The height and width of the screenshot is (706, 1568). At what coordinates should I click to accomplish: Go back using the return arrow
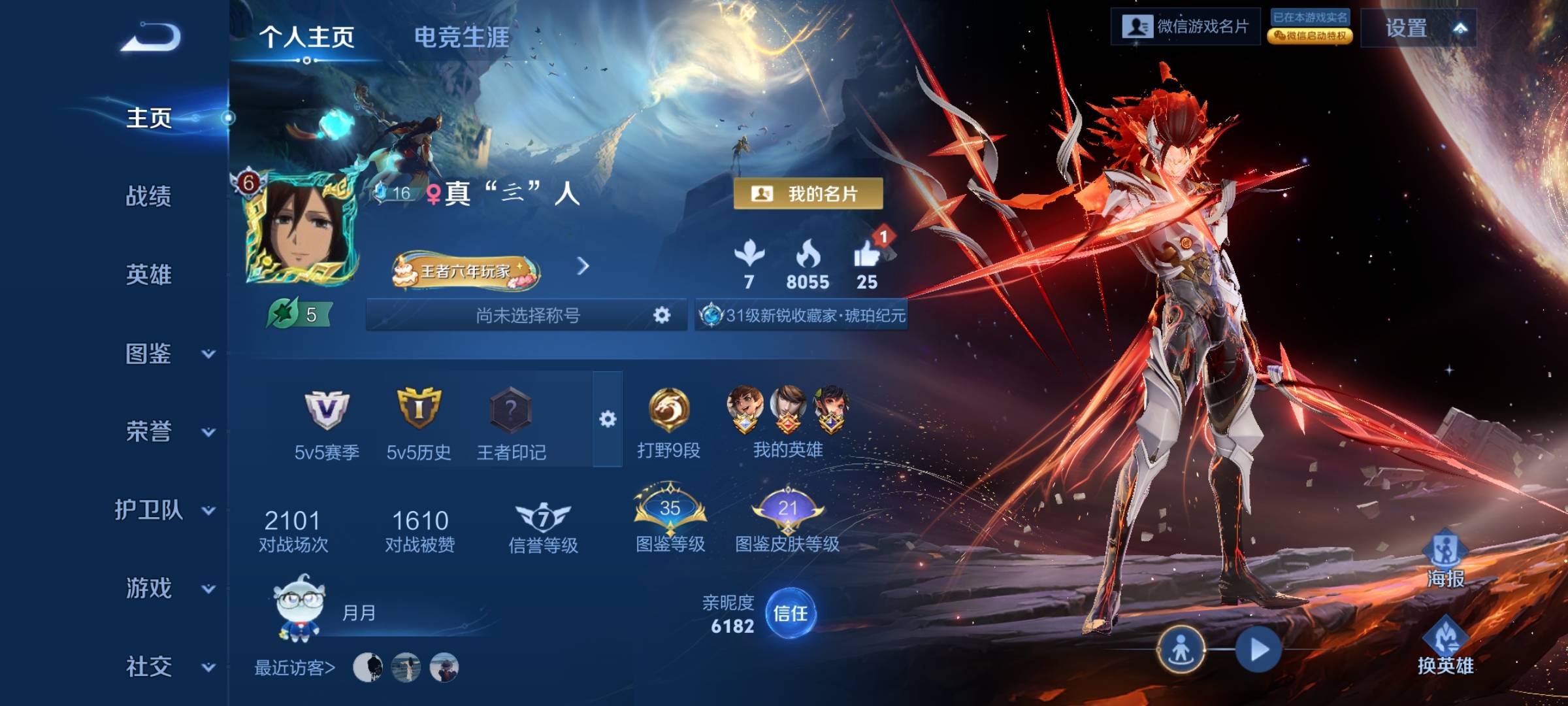click(x=151, y=37)
